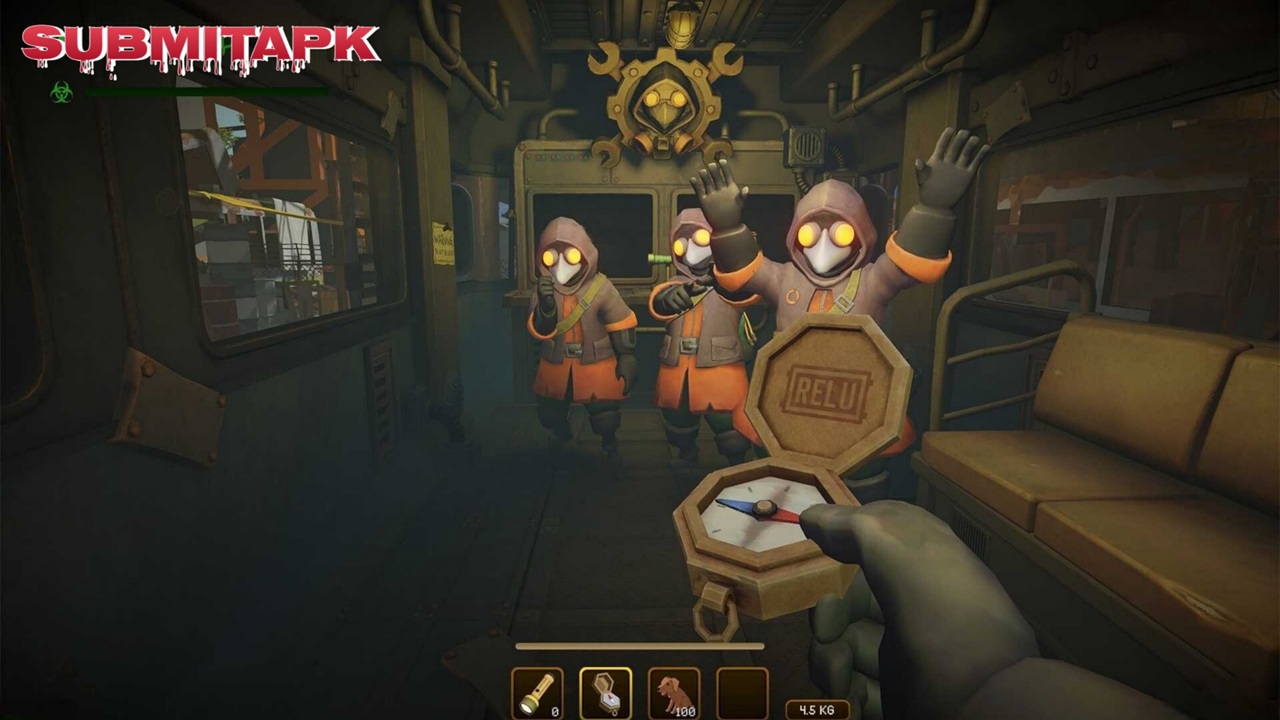Select the empty fourth hotbar slot
The height and width of the screenshot is (720, 1280).
pyautogui.click(x=742, y=693)
